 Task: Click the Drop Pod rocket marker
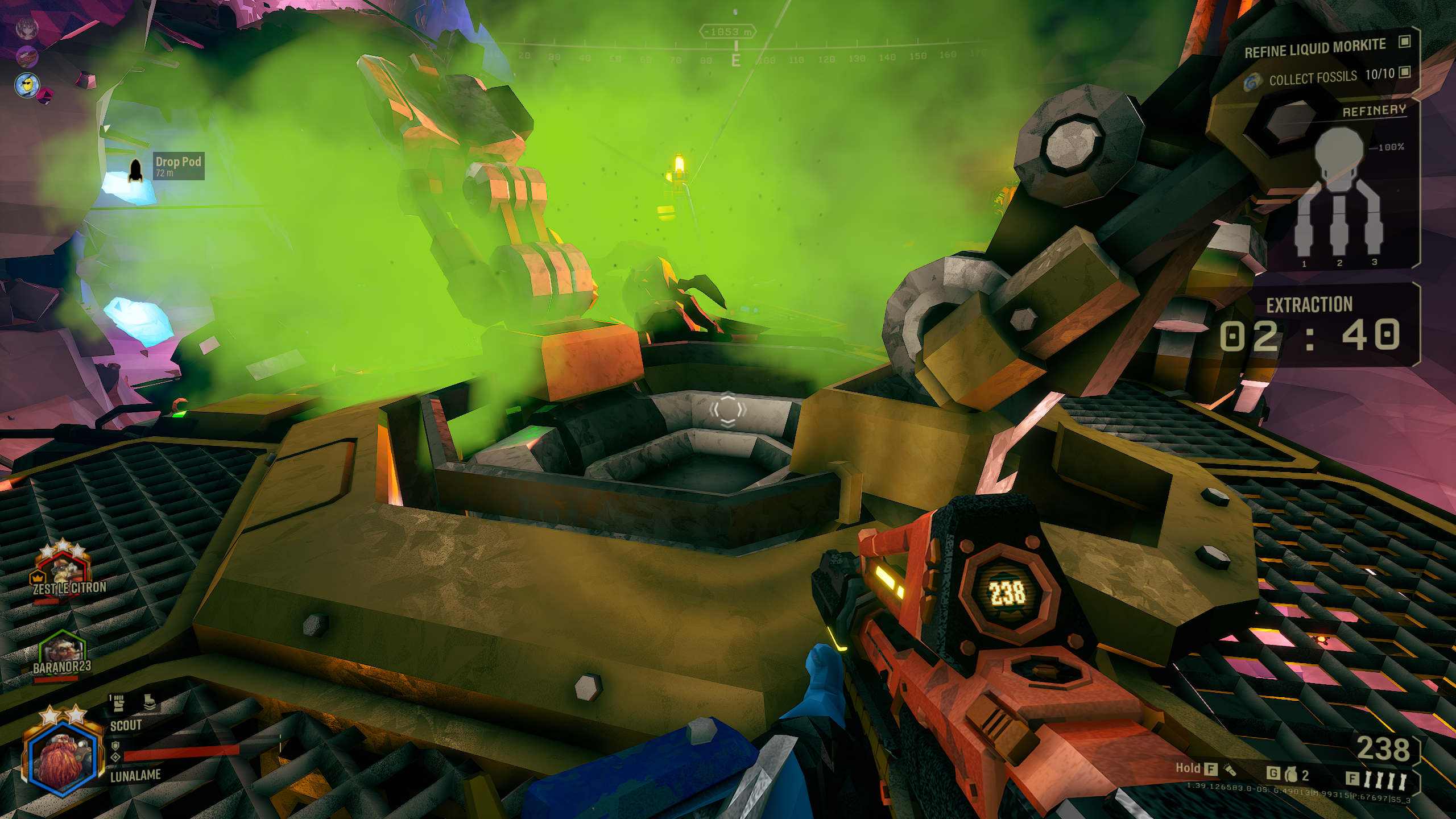[x=135, y=169]
